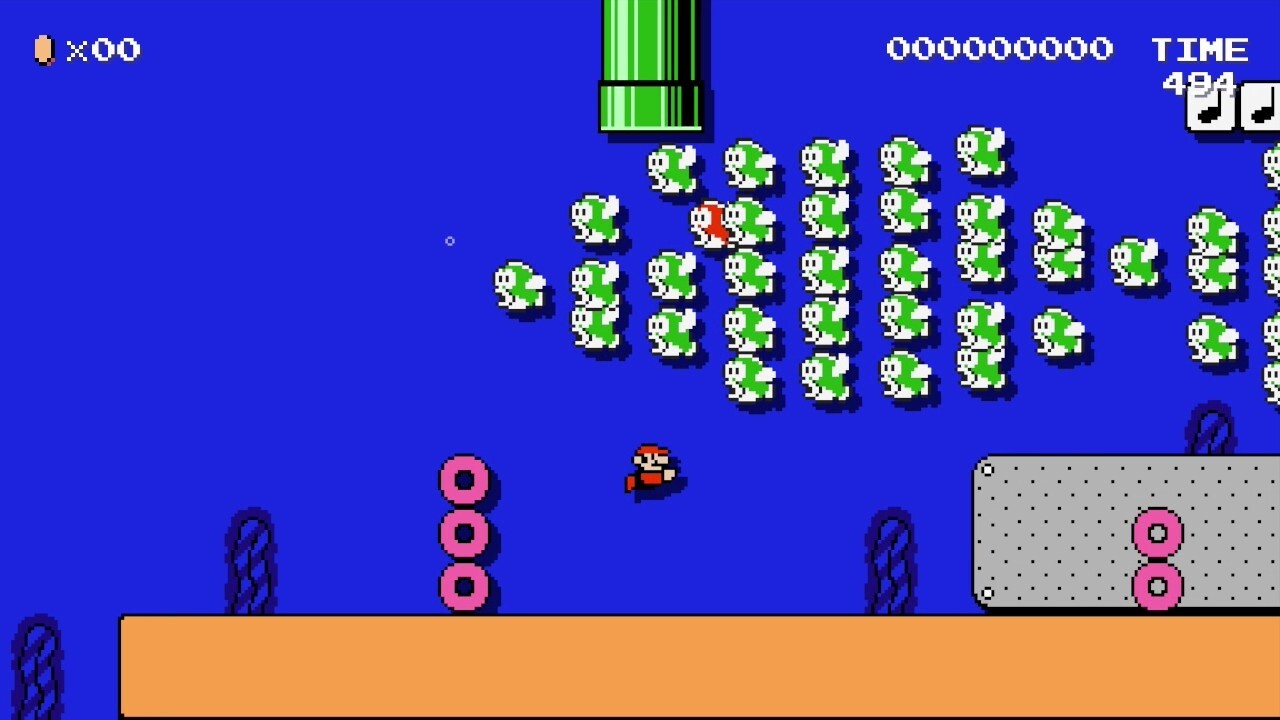Select Mario's sprite mid-air
Screen dimensions: 1280x720
click(x=653, y=468)
